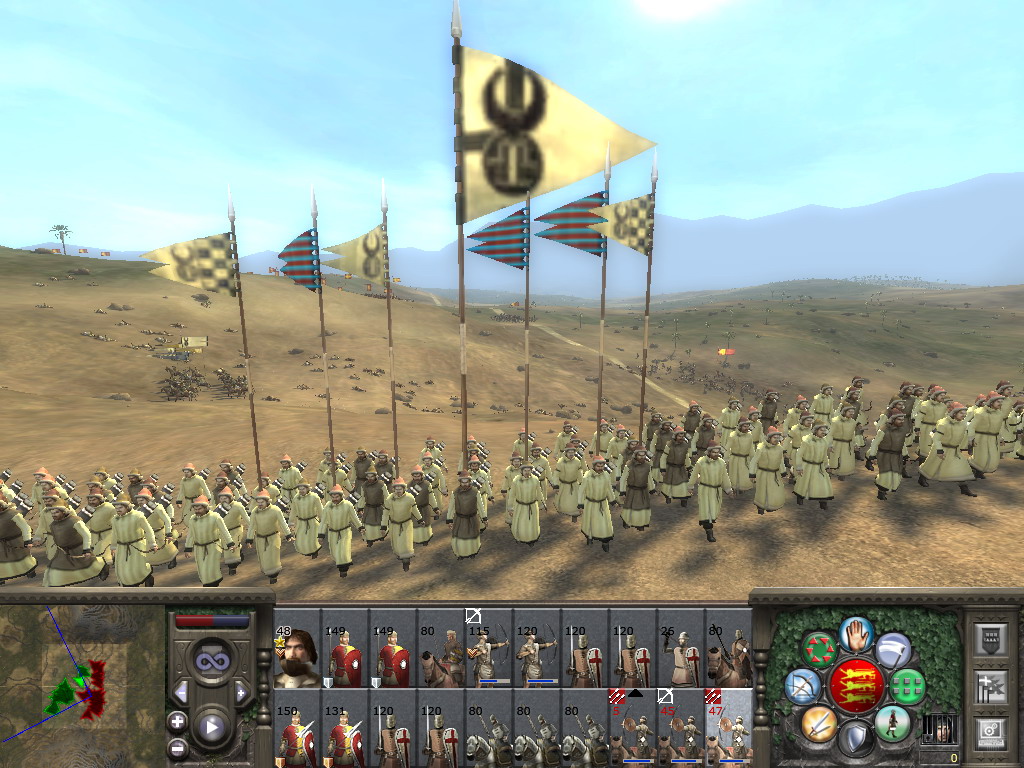Viewport: 1024px width, 768px height.
Task: Click the red three-lions faction emblem
Action: 856,686
